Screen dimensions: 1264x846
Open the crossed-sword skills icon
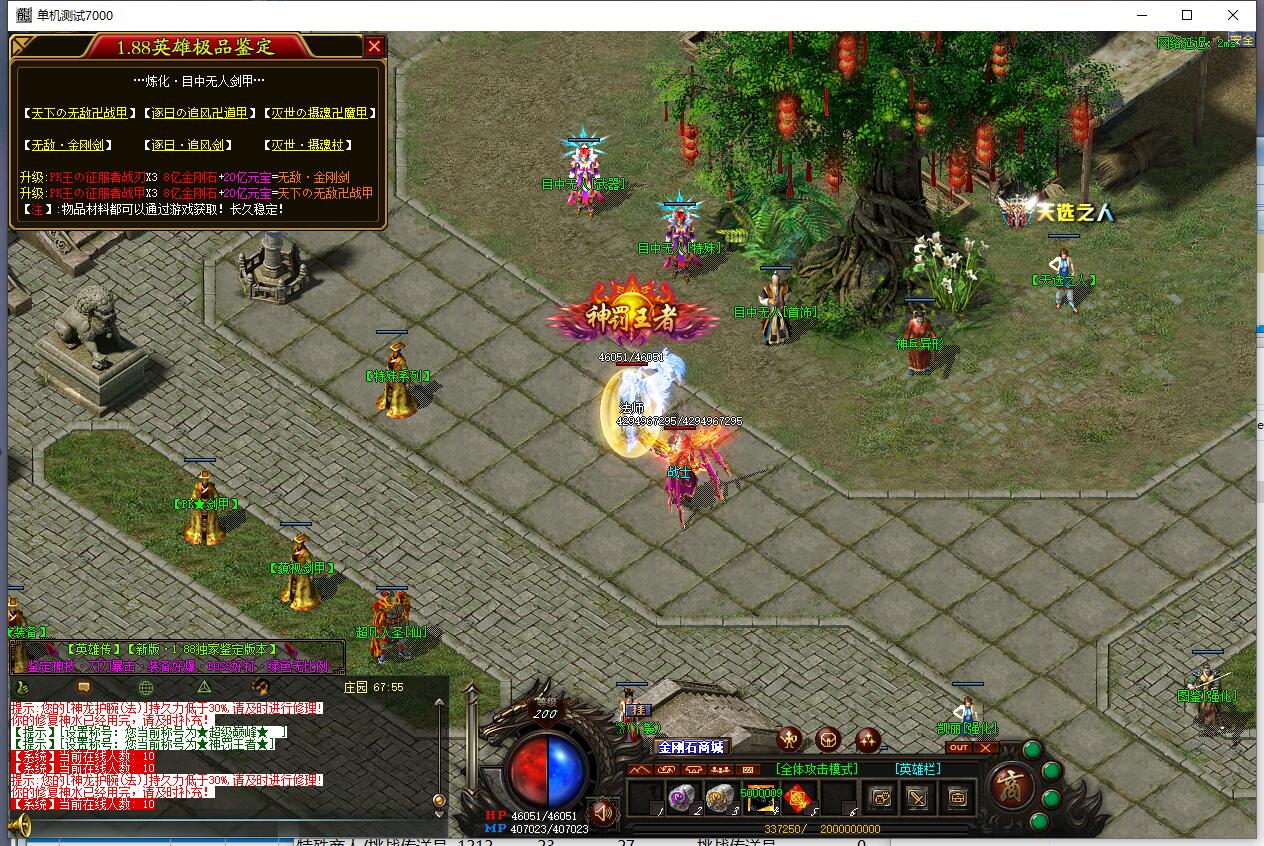pos(918,798)
